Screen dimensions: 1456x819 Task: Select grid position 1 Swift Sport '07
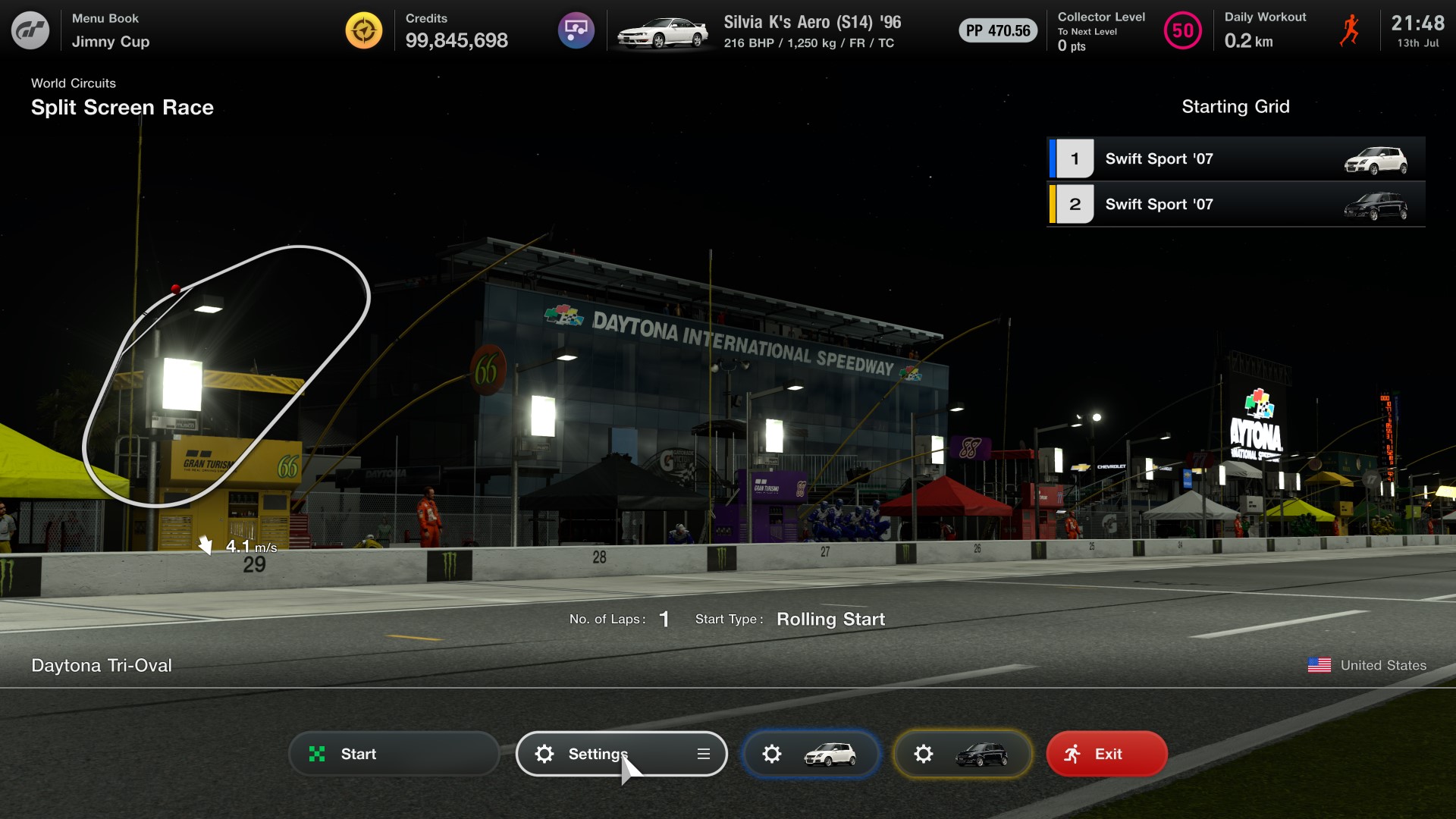(1235, 158)
